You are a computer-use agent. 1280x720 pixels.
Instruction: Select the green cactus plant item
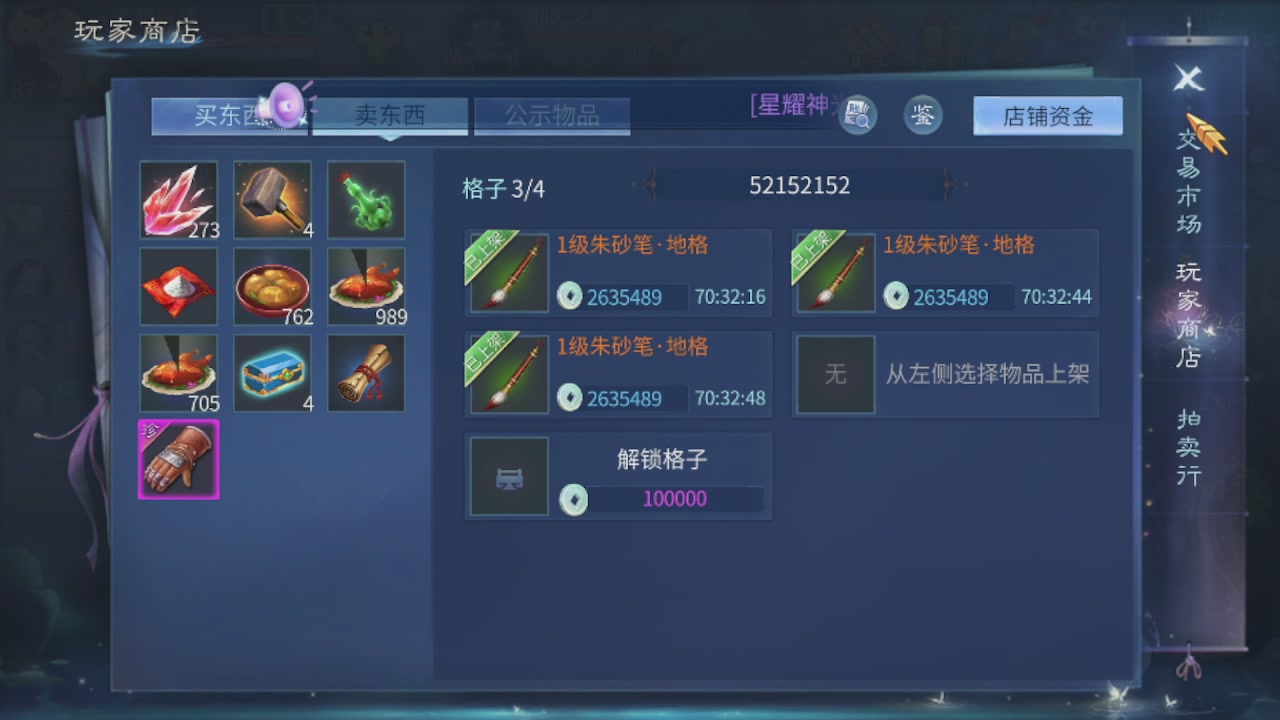[x=366, y=199]
